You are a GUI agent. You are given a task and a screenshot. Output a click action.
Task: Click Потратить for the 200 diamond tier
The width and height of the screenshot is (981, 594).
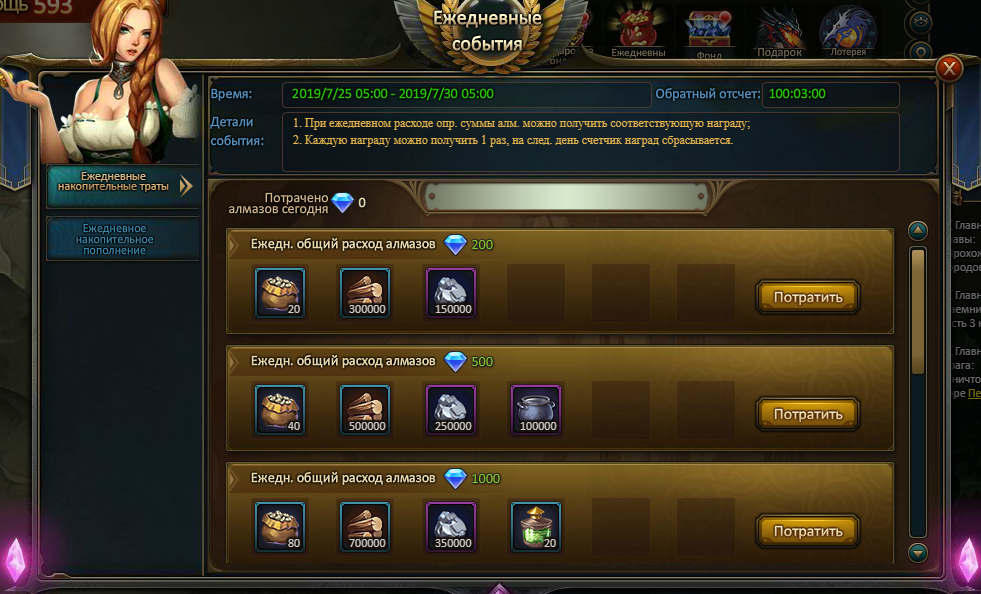[808, 297]
